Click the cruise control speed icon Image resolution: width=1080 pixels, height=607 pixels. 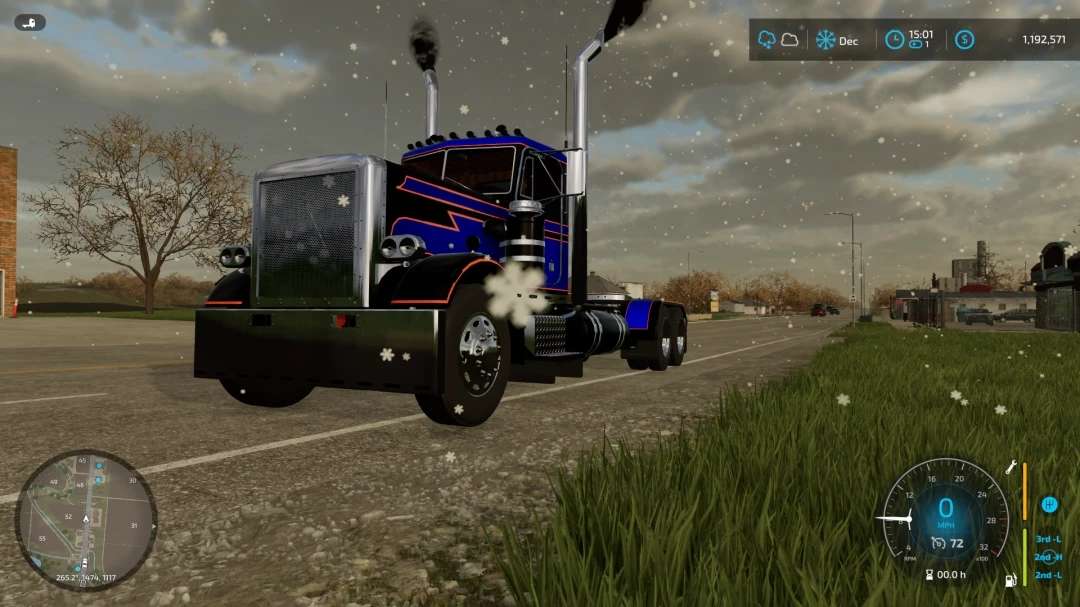coord(938,543)
